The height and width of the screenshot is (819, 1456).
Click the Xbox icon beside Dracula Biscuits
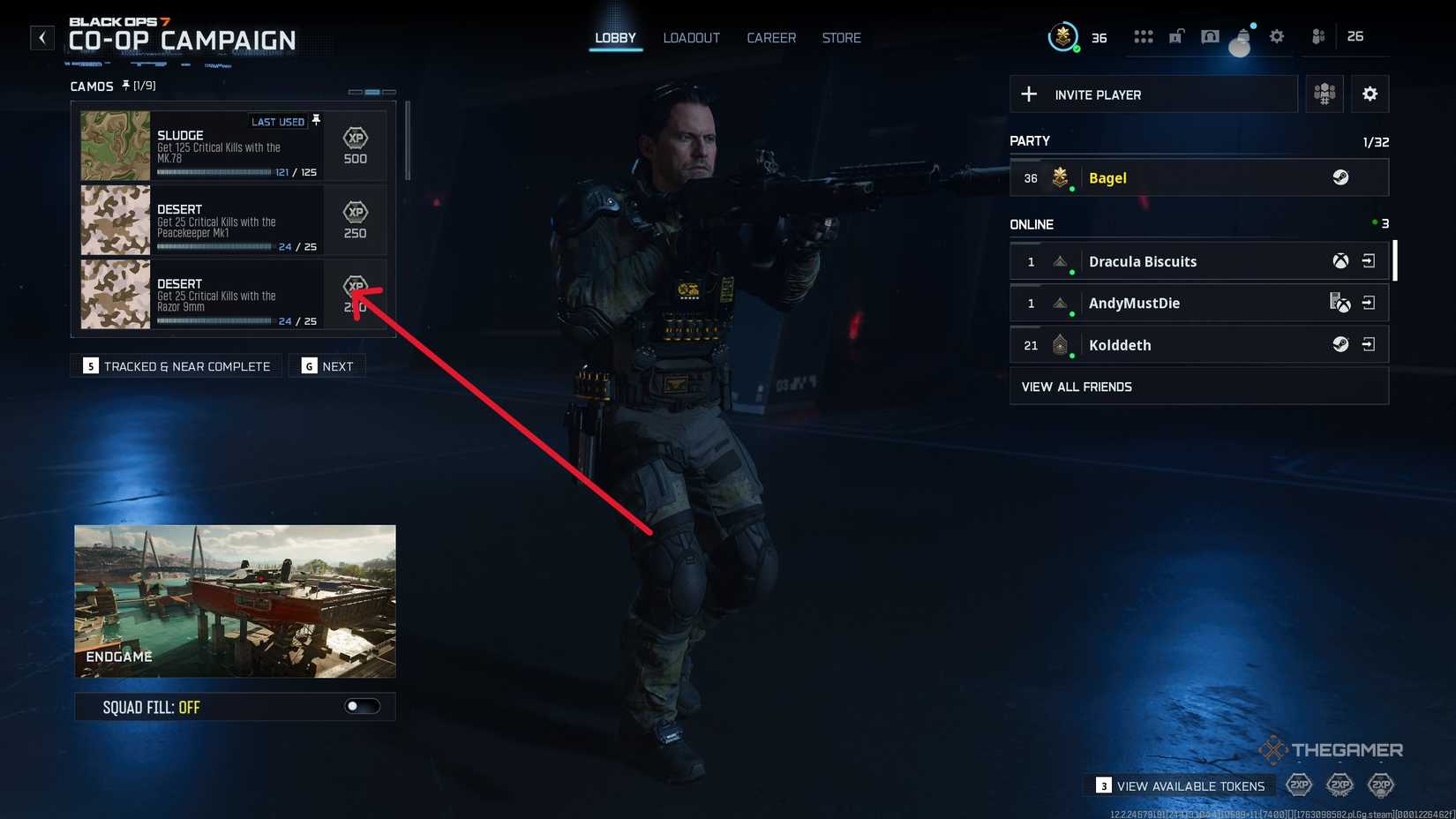1339,261
